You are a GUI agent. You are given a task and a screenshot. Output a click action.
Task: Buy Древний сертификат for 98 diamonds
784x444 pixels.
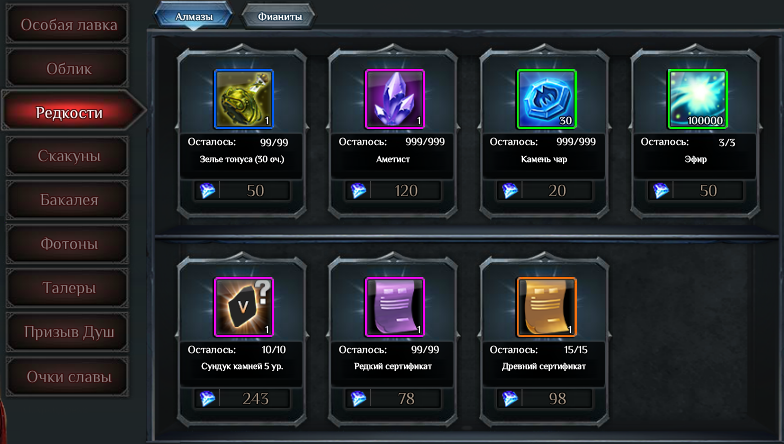tap(546, 399)
